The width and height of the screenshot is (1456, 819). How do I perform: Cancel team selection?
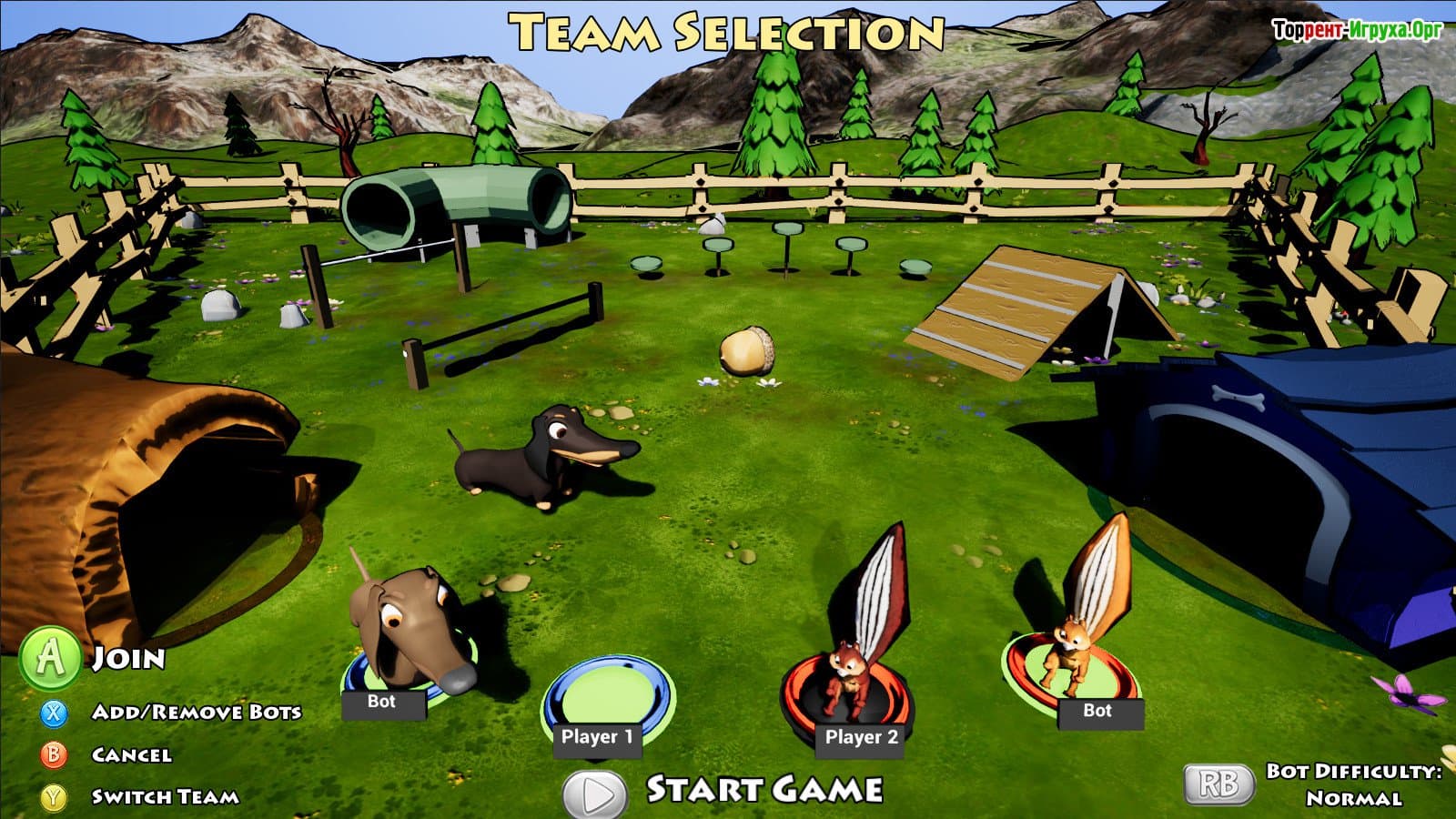[x=131, y=754]
